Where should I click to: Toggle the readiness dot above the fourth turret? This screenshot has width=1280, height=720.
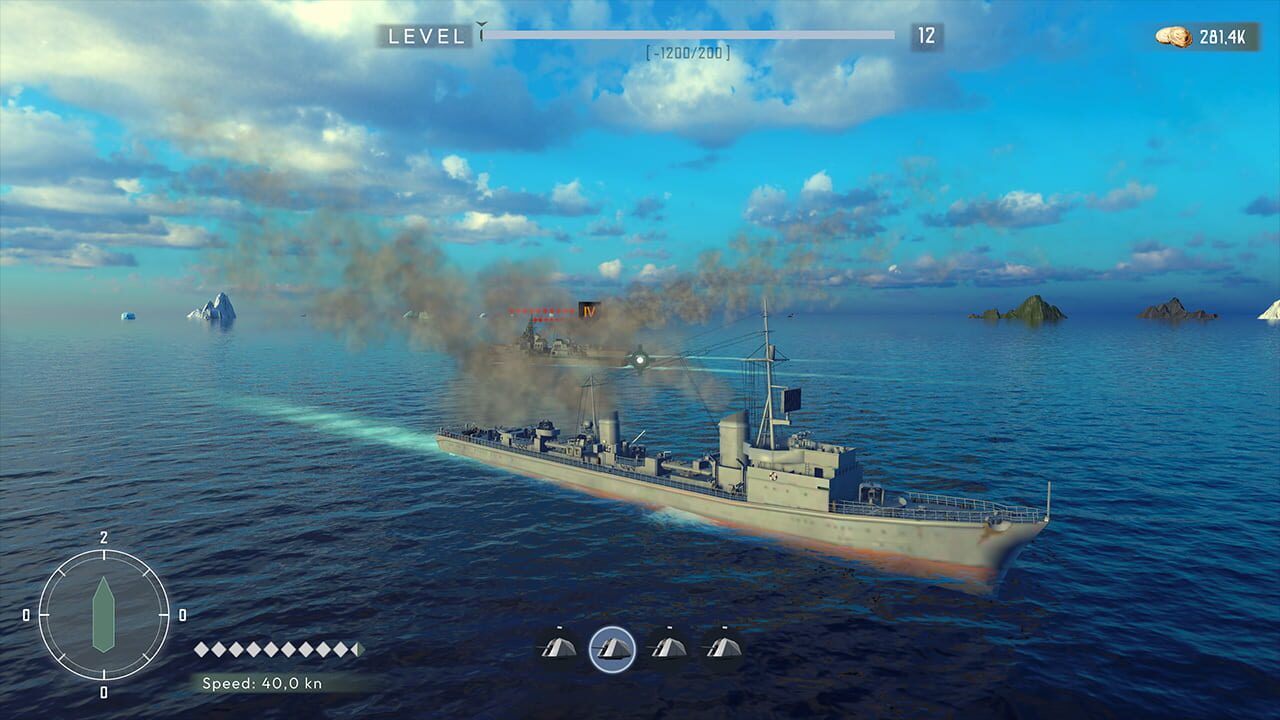pos(723,627)
